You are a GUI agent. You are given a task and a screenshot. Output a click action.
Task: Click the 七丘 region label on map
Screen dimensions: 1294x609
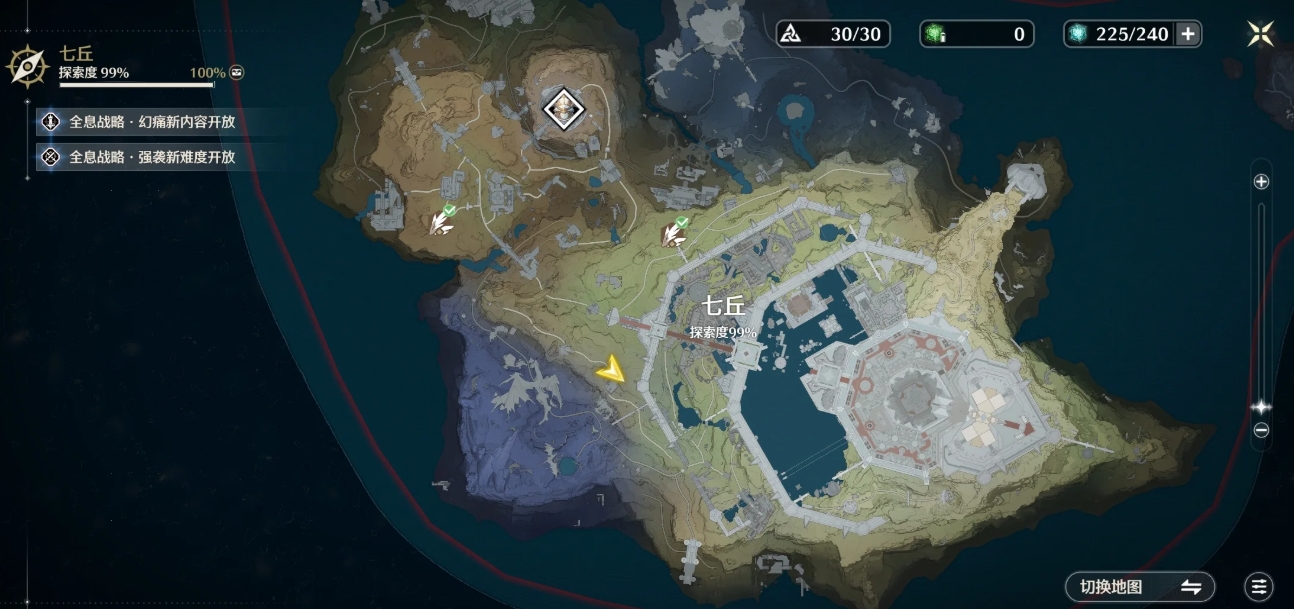[722, 307]
